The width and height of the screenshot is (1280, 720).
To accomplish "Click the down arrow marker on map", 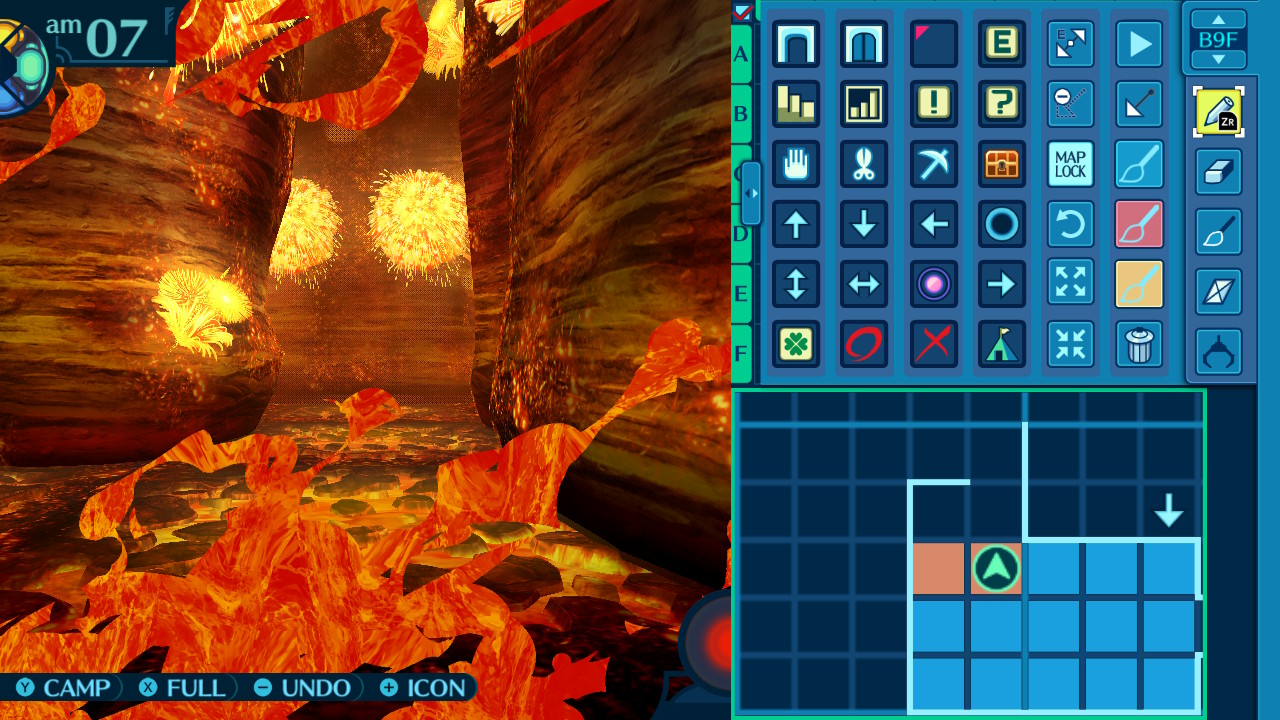I will (x=1168, y=511).
